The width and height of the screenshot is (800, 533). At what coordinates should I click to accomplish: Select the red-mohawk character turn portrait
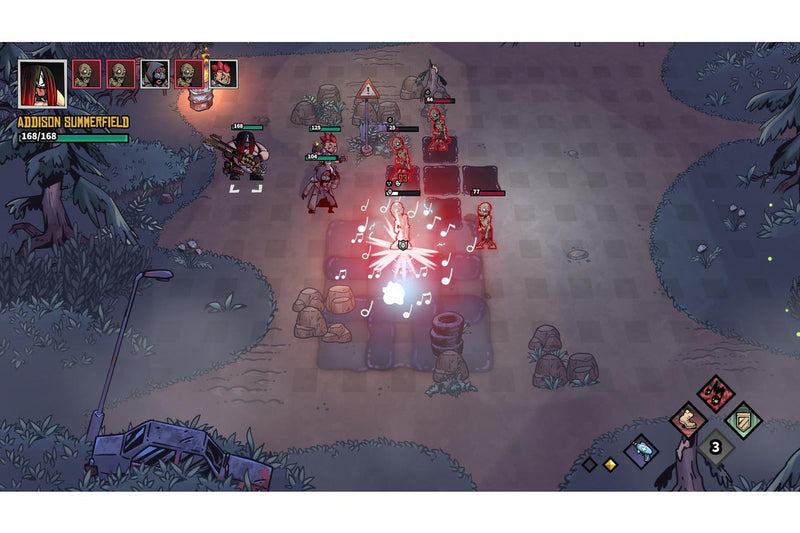pos(223,74)
